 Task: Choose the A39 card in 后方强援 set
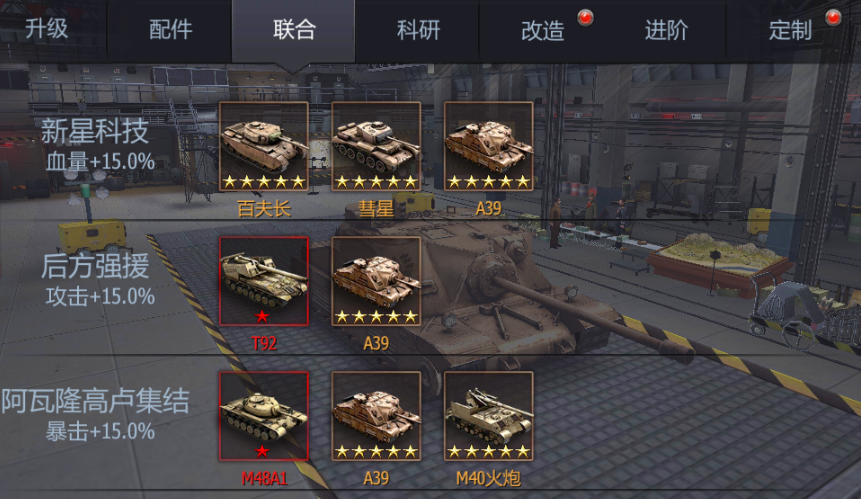click(x=376, y=281)
